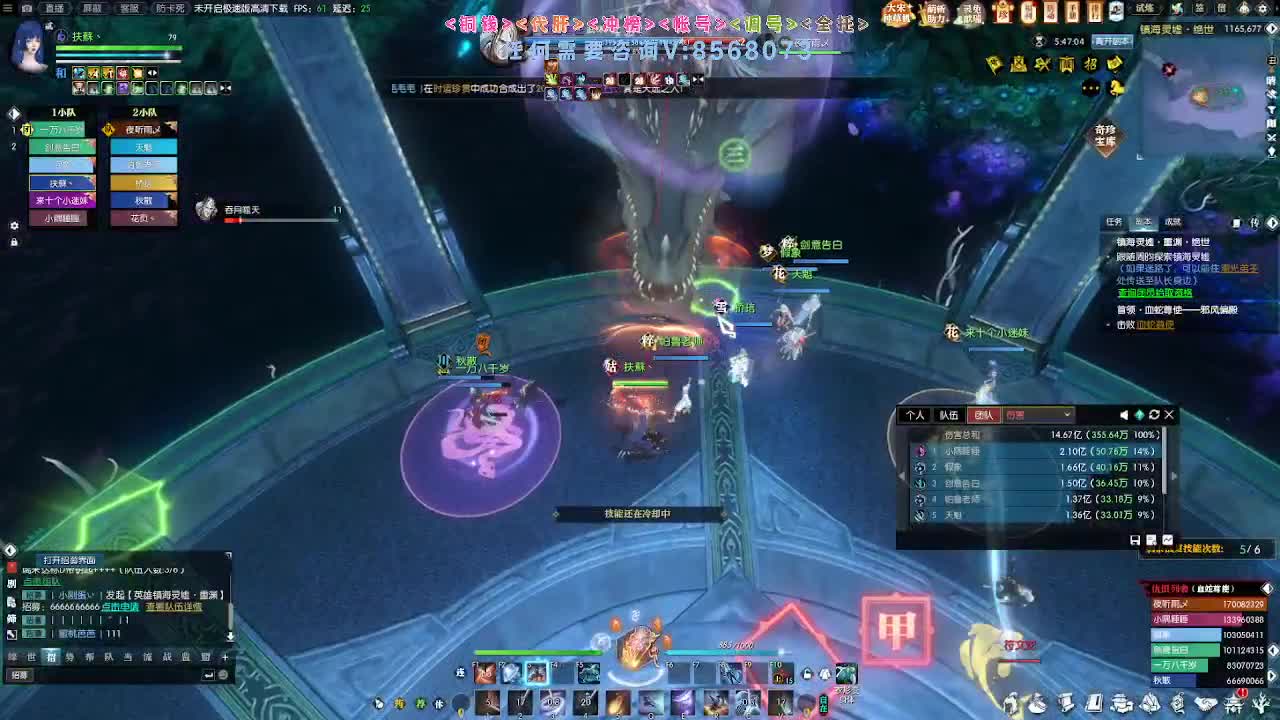Open the chart icon at the damage meter bottom
Image resolution: width=1280 pixels, height=720 pixels.
(1168, 539)
